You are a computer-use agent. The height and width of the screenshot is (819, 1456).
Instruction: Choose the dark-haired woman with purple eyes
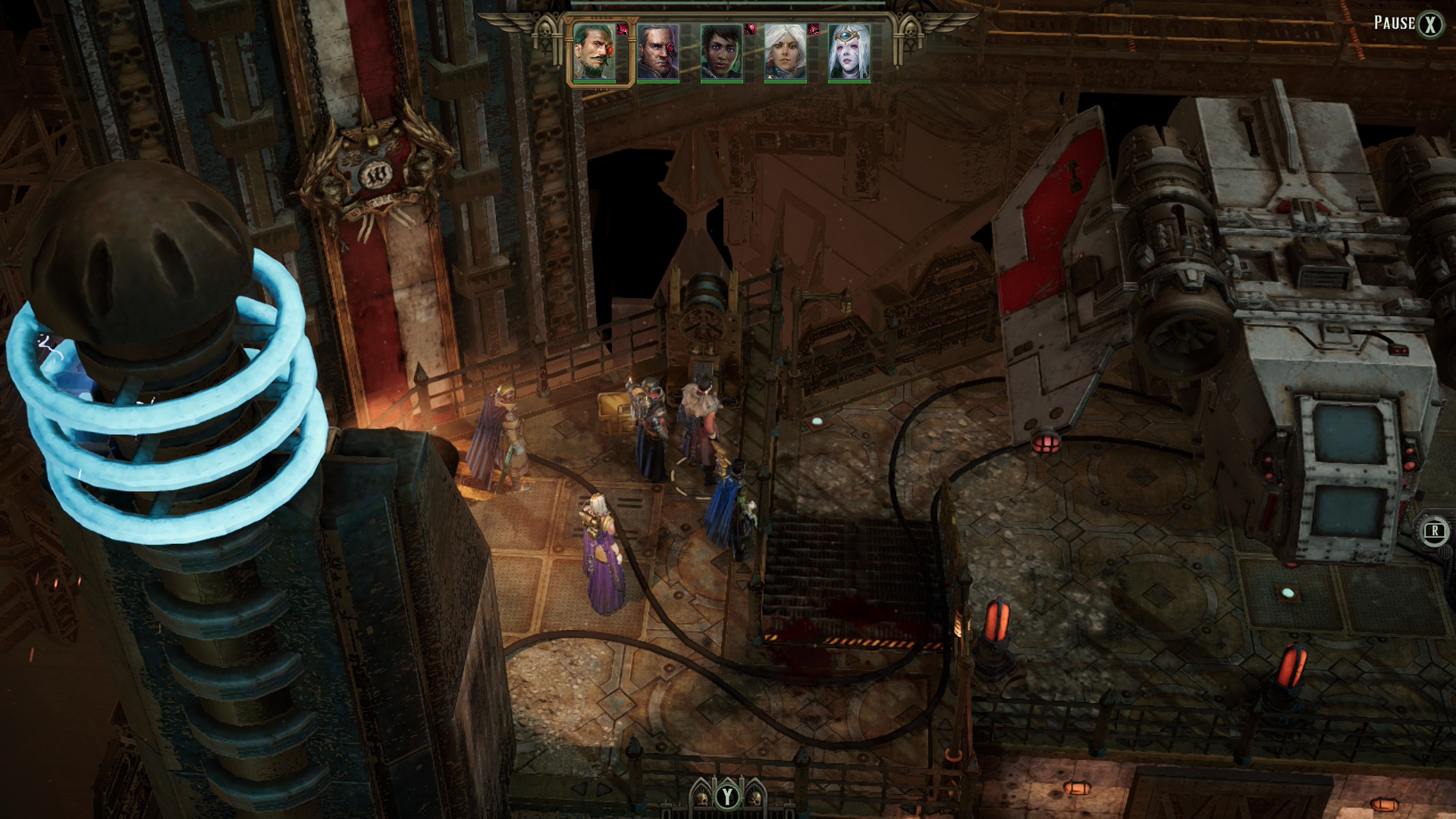click(721, 52)
